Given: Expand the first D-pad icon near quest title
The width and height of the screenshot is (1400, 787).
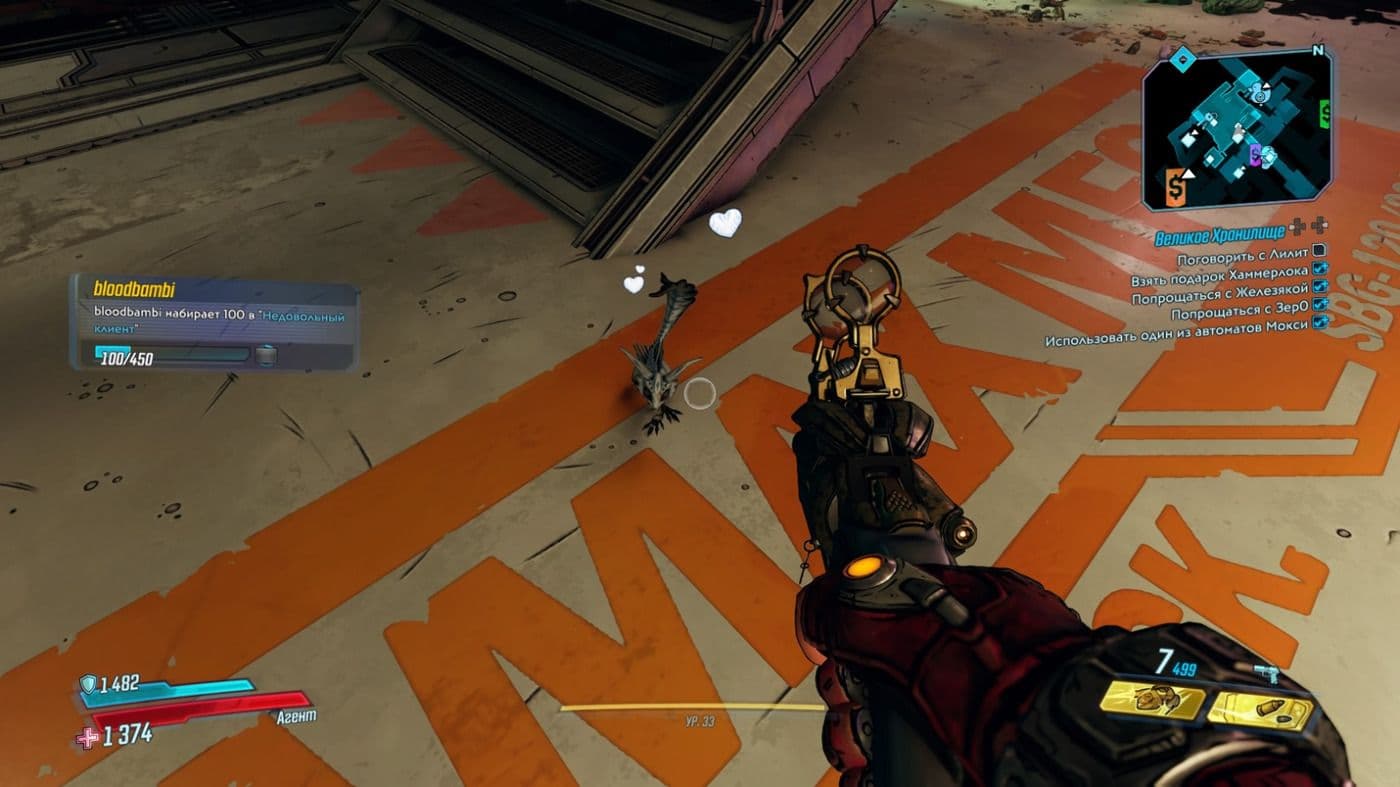Looking at the screenshot, I should pyautogui.click(x=1297, y=228).
